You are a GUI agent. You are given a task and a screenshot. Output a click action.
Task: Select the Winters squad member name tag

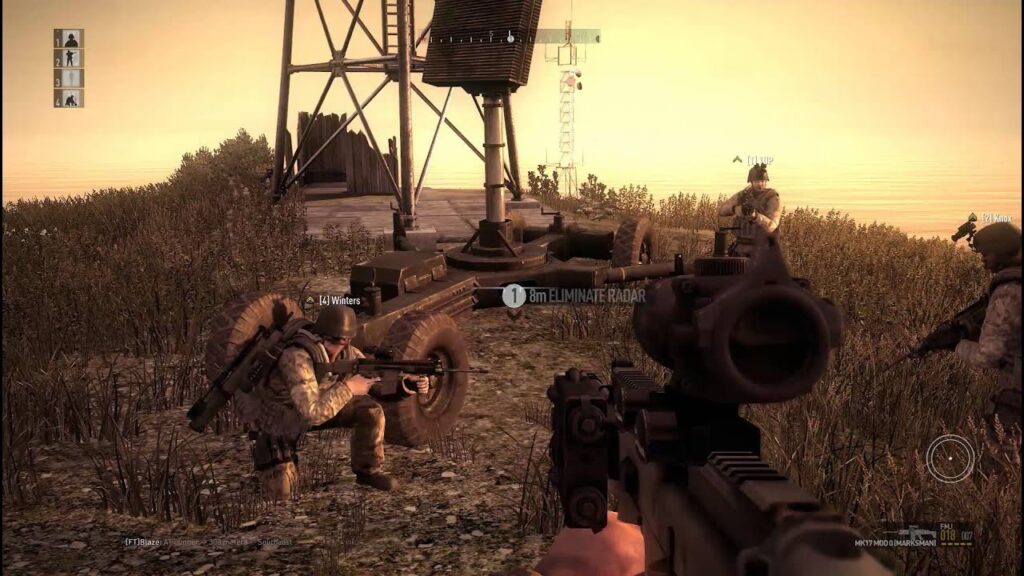point(333,300)
